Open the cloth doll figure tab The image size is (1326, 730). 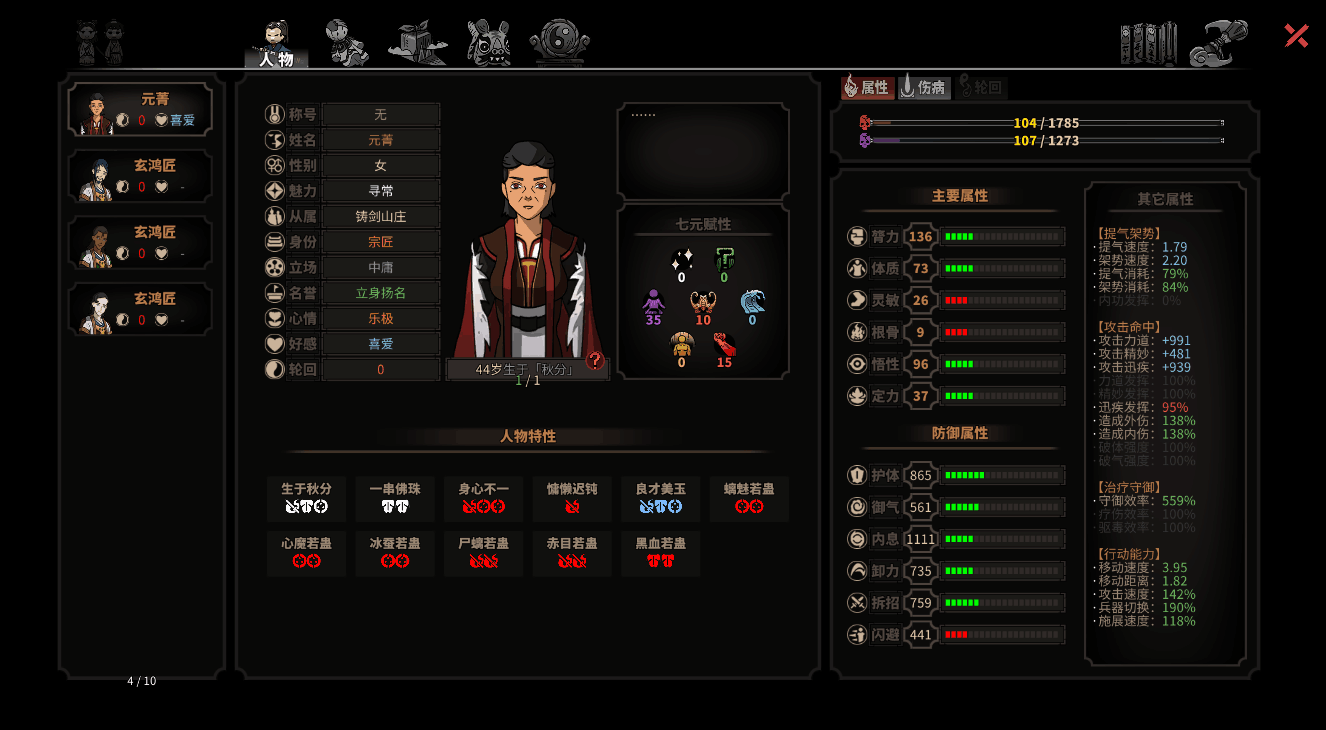(x=347, y=43)
